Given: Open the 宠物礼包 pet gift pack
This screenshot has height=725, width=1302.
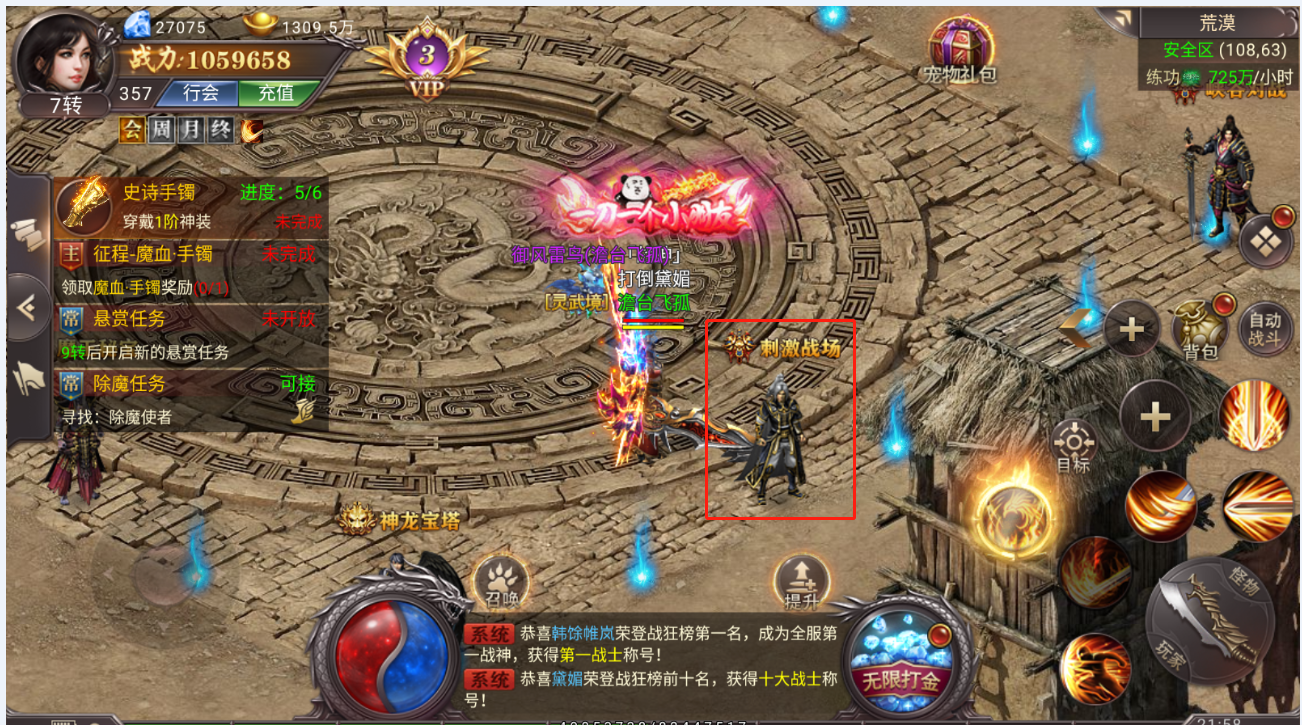Looking at the screenshot, I should (x=959, y=50).
